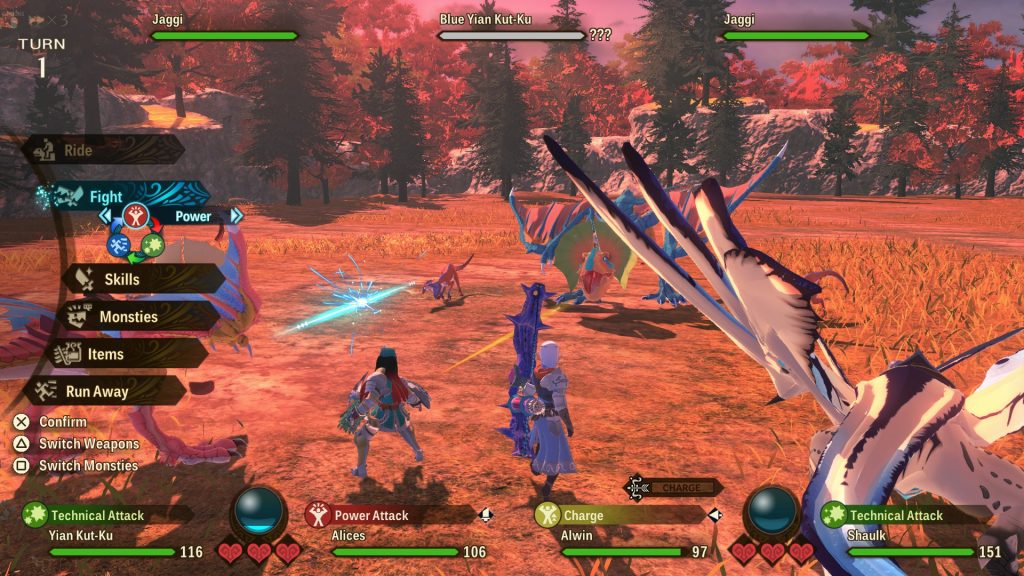The width and height of the screenshot is (1024, 576).
Task: Pick the red Power attack type icon
Action: point(137,215)
